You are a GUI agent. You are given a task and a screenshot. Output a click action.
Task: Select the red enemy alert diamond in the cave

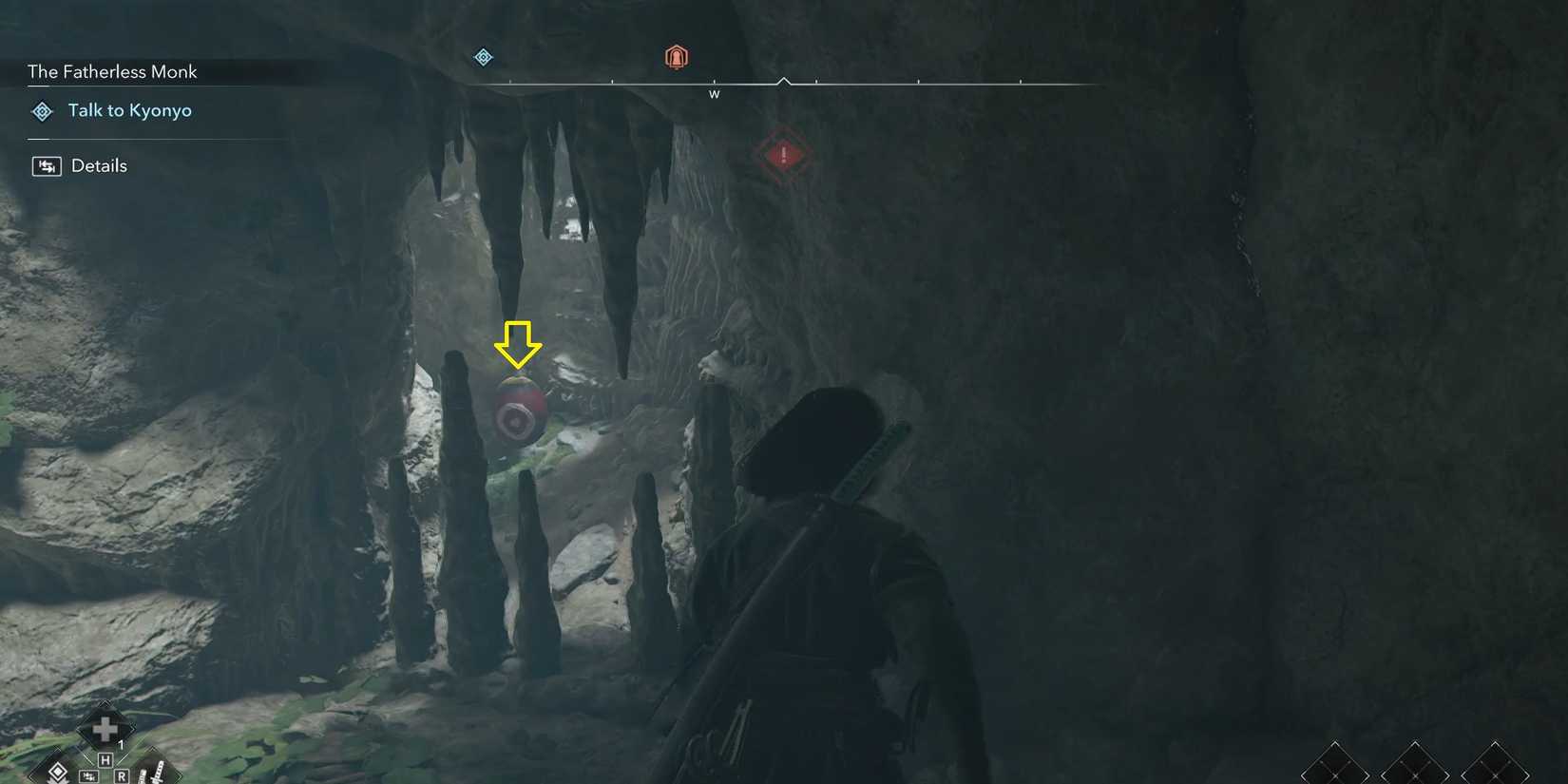(x=783, y=155)
